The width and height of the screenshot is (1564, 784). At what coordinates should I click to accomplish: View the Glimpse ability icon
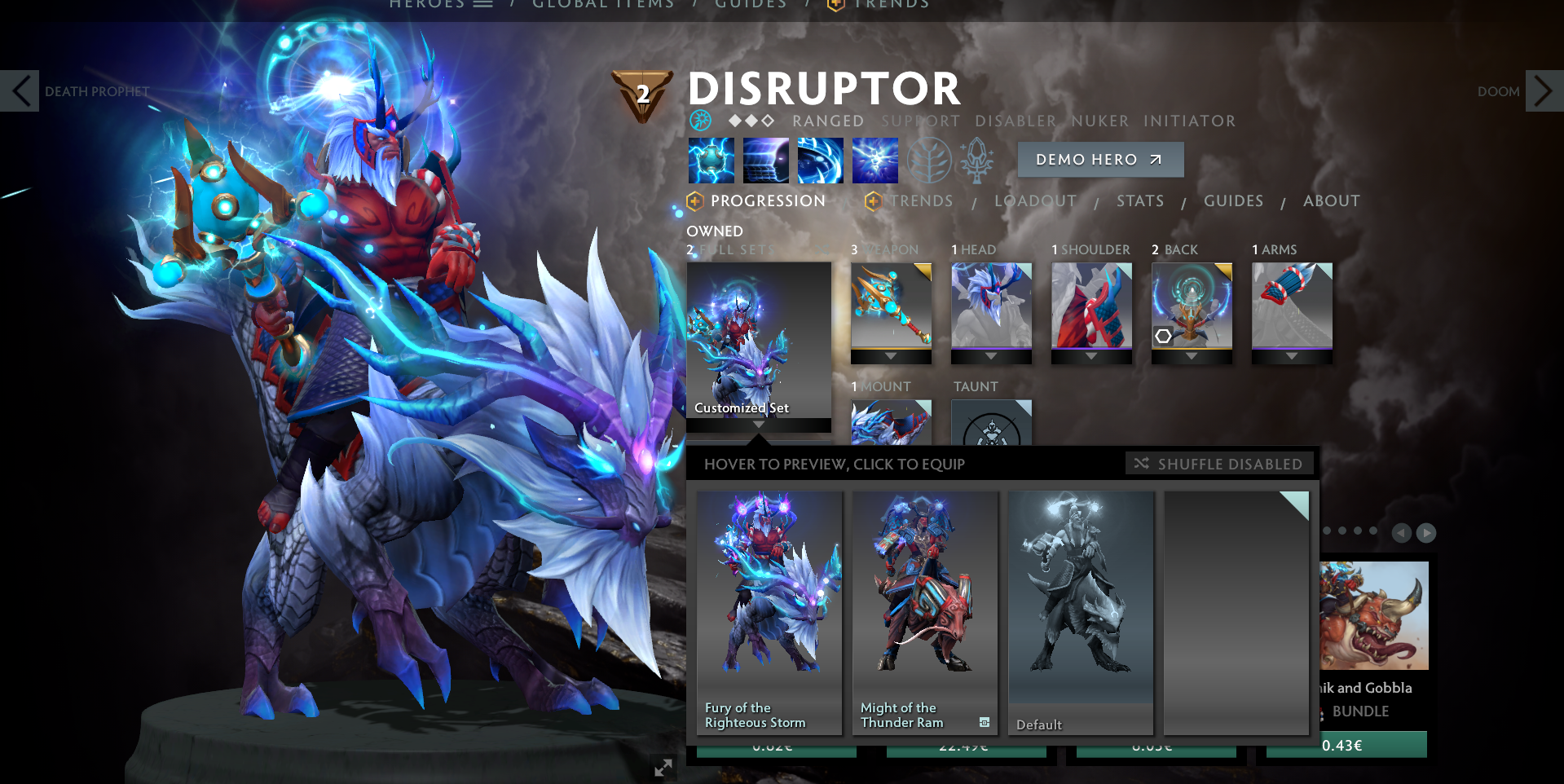pos(765,160)
